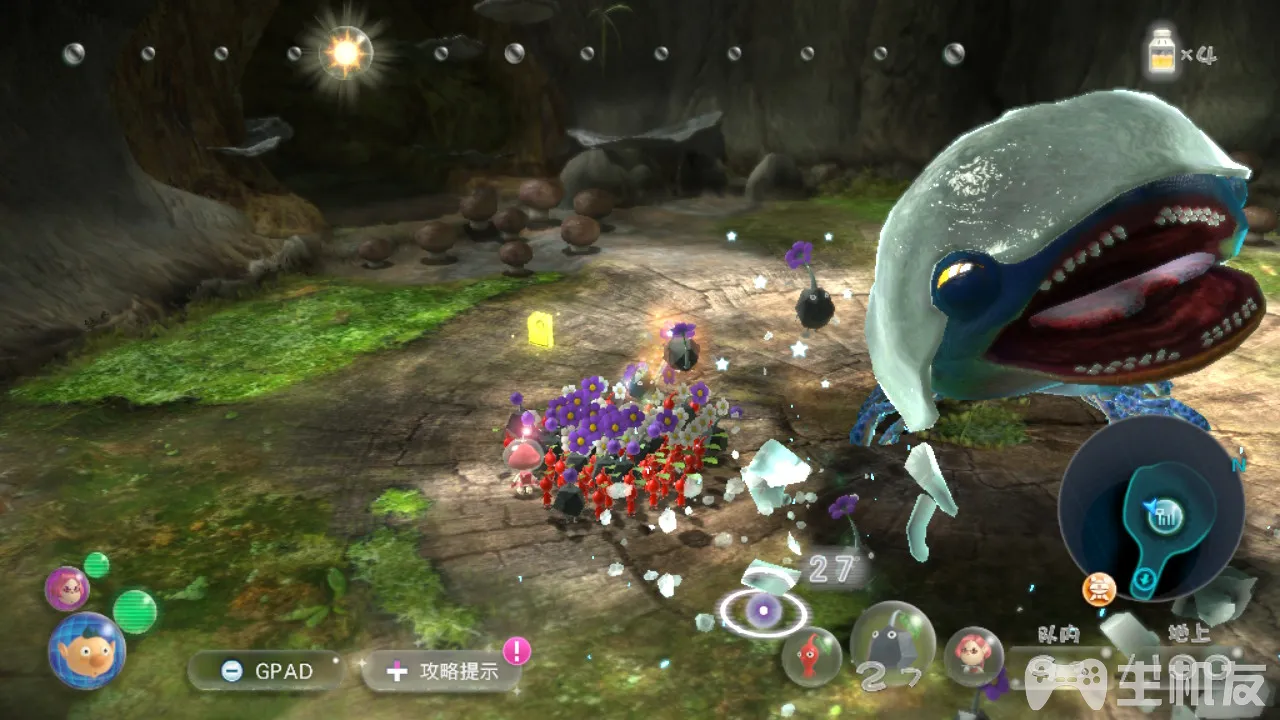1280x720 pixels.
Task: Open the GPAD menu button
Action: point(266,670)
